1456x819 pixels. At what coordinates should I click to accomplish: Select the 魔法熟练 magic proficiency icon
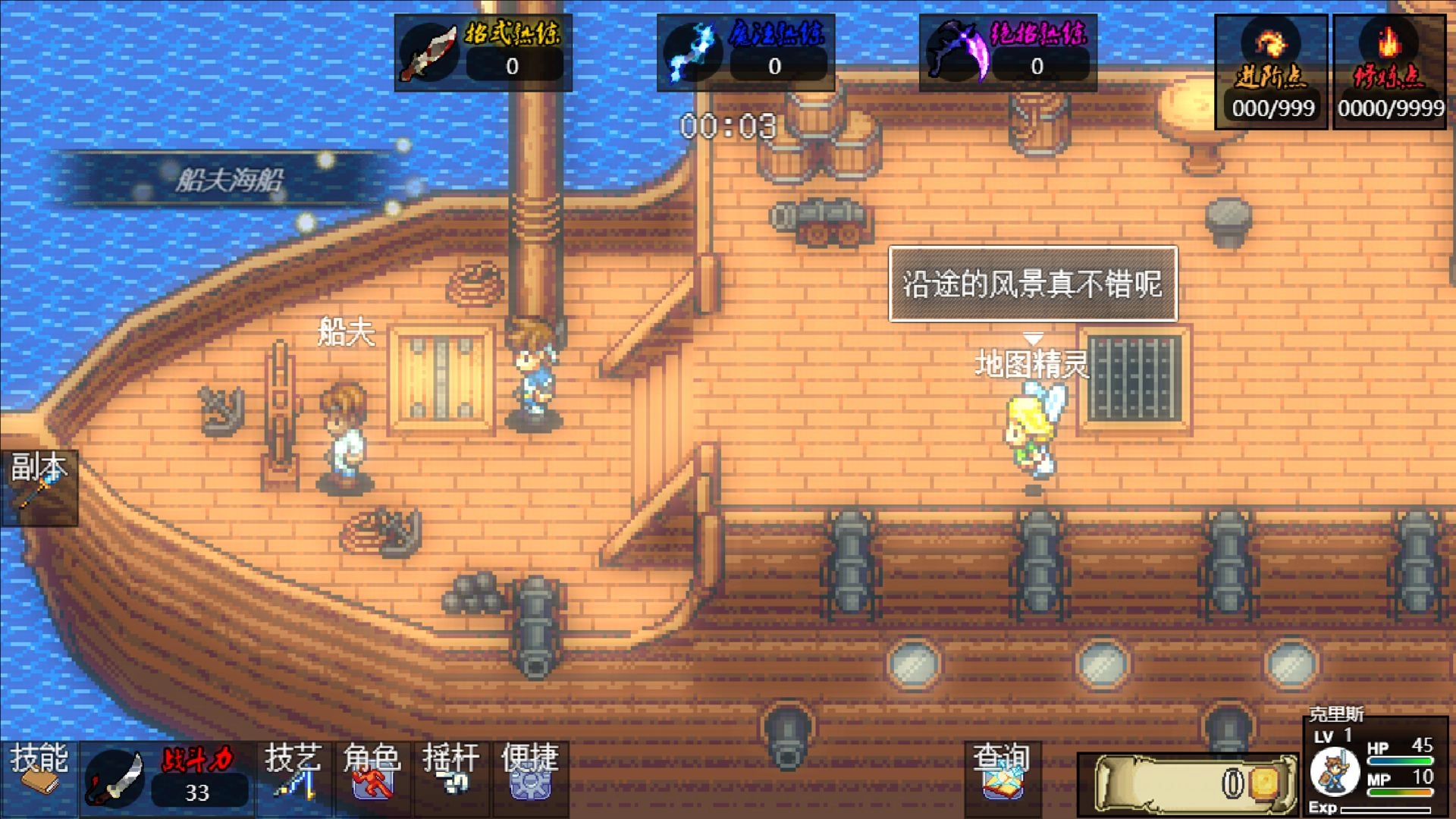[x=694, y=49]
